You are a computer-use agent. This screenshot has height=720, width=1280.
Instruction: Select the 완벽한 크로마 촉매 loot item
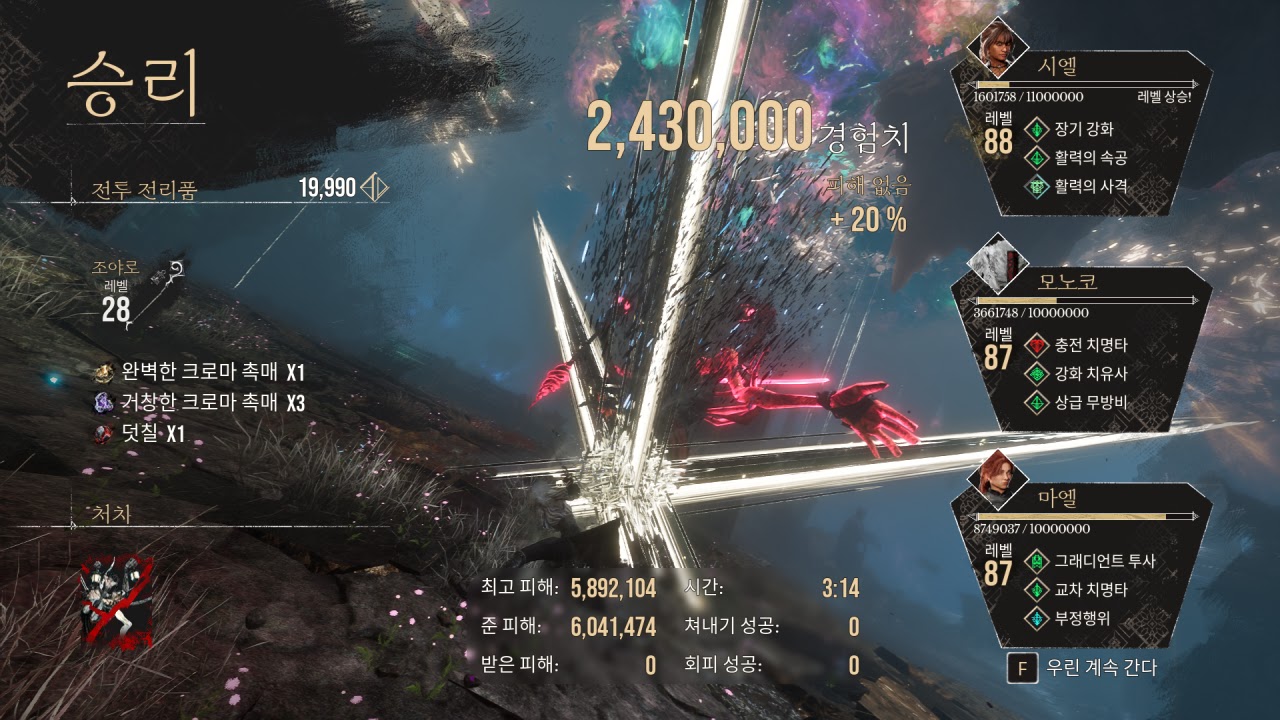104,374
